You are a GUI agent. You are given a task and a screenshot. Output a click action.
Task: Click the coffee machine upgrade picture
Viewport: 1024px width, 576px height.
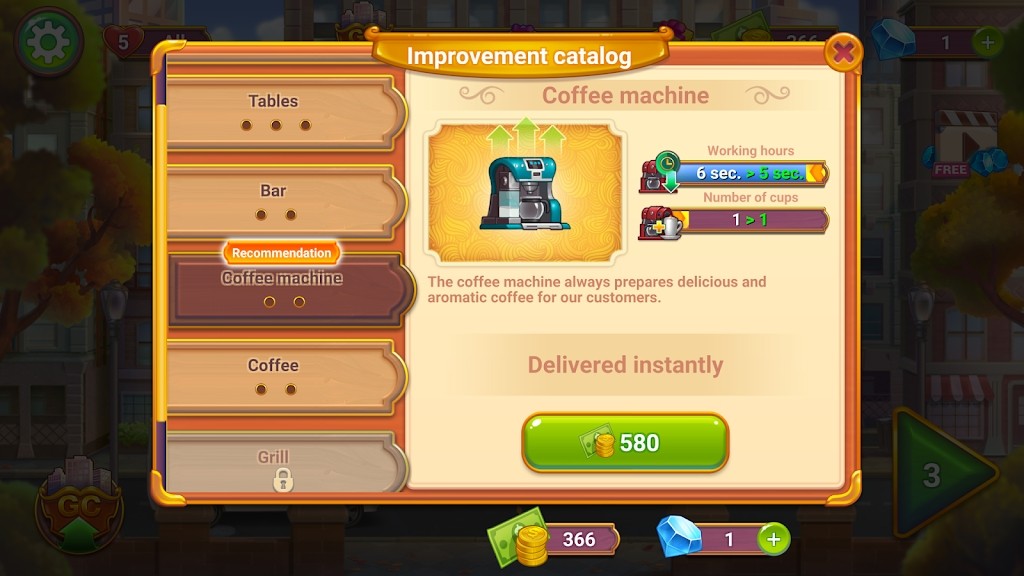[x=525, y=190]
